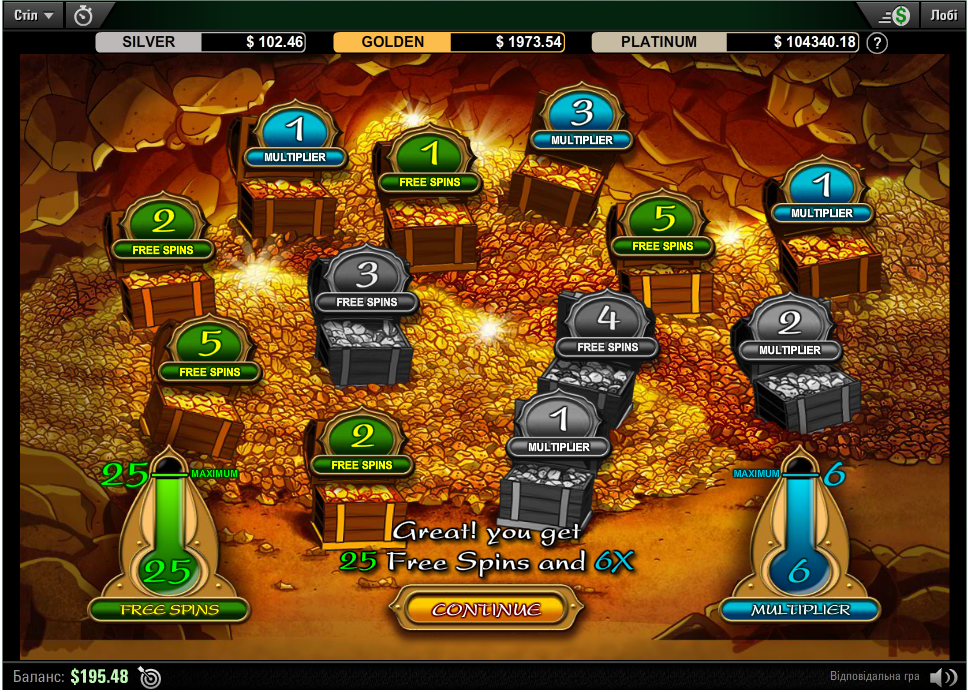The width and height of the screenshot is (968, 692).
Task: Go to the Лобі lobby
Action: [x=943, y=15]
